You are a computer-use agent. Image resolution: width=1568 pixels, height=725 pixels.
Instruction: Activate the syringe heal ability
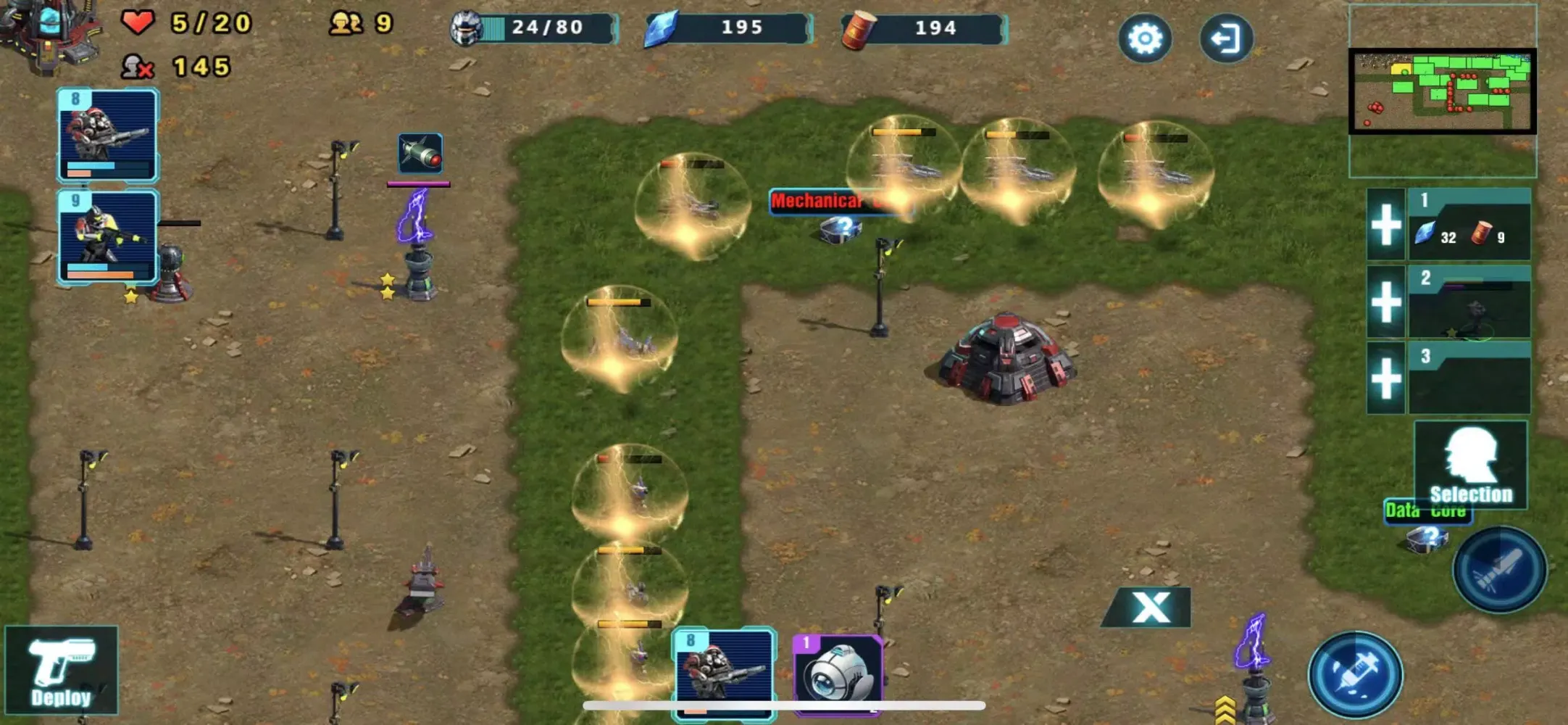point(1355,674)
